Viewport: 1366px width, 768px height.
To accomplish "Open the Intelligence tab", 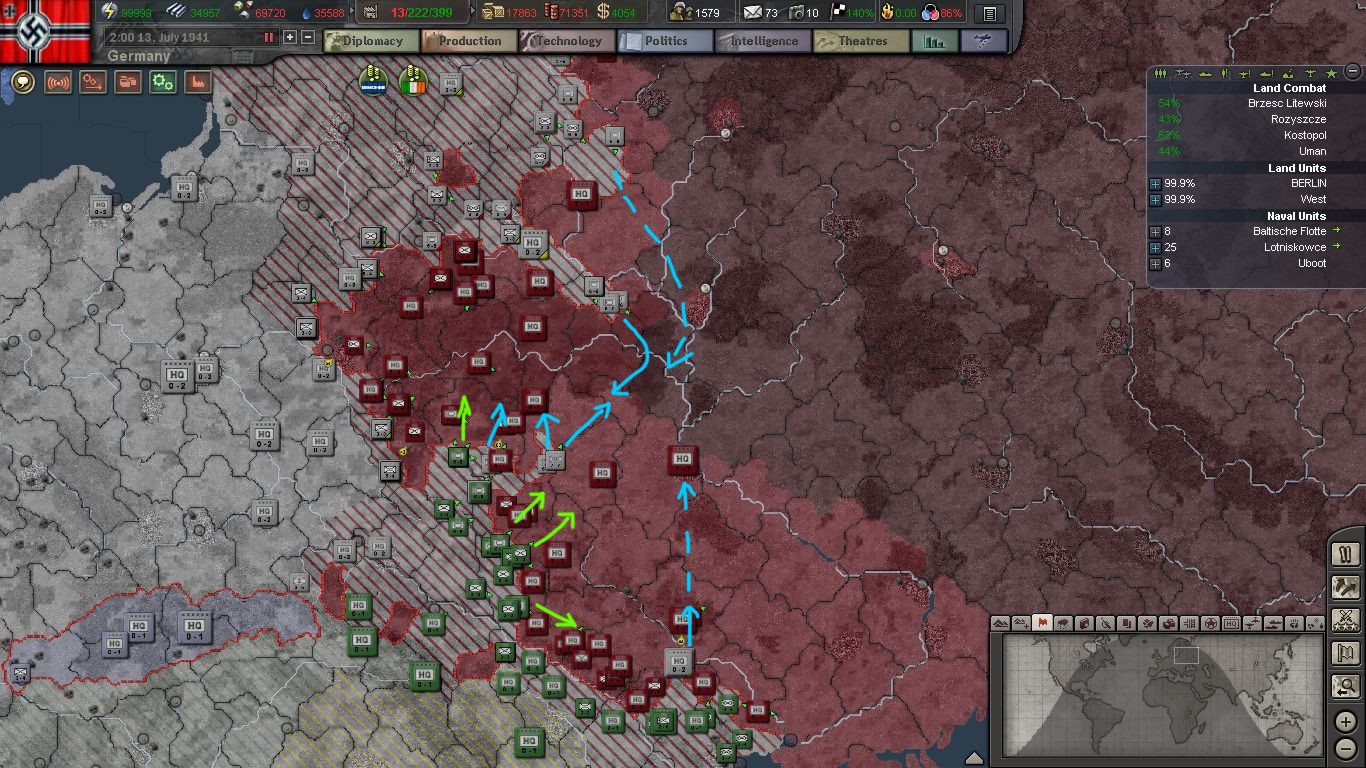I will [762, 41].
